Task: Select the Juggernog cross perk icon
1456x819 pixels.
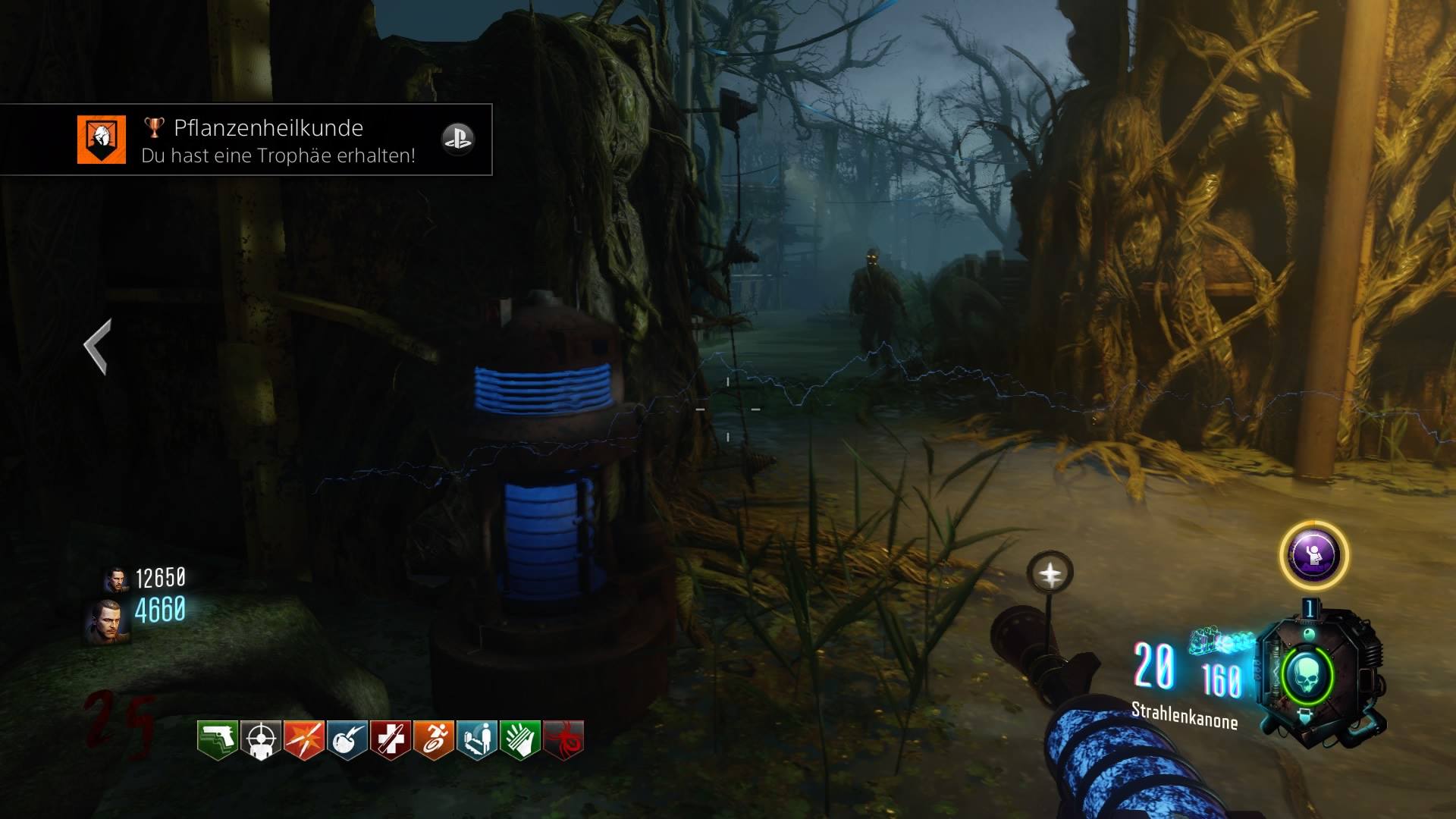Action: point(390,739)
